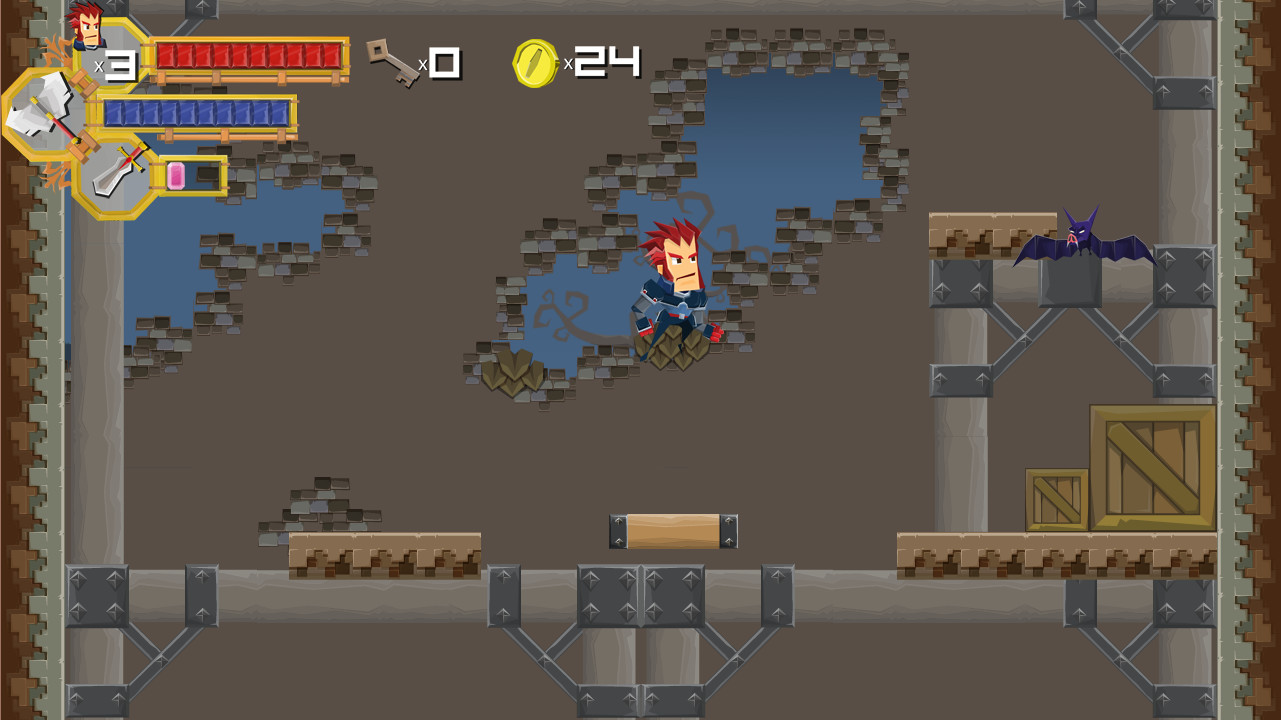Image resolution: width=1281 pixels, height=720 pixels.
Task: Click the blue mana bar
Action: [x=200, y=110]
